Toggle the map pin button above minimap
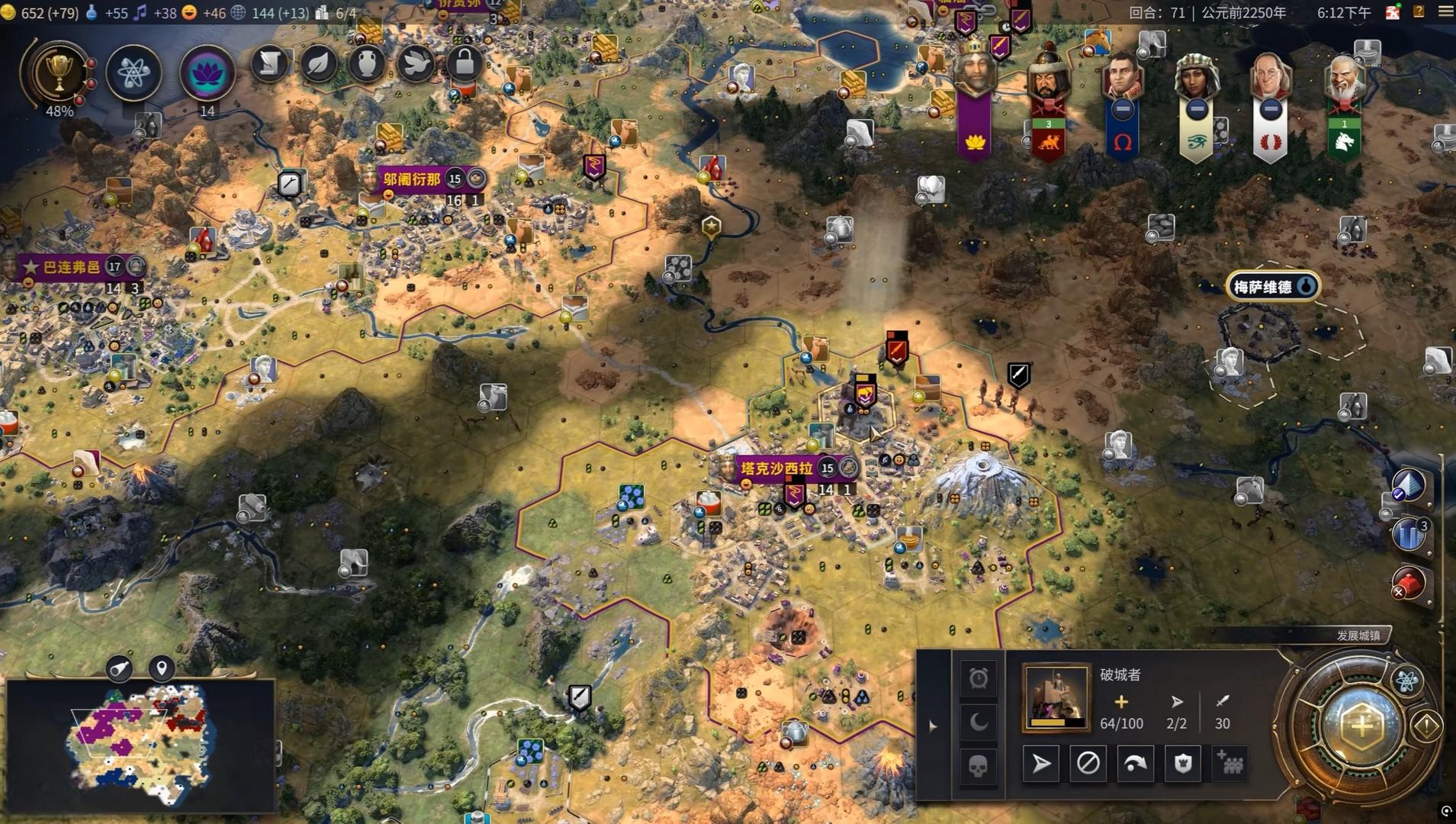Image resolution: width=1456 pixels, height=824 pixels. [162, 669]
